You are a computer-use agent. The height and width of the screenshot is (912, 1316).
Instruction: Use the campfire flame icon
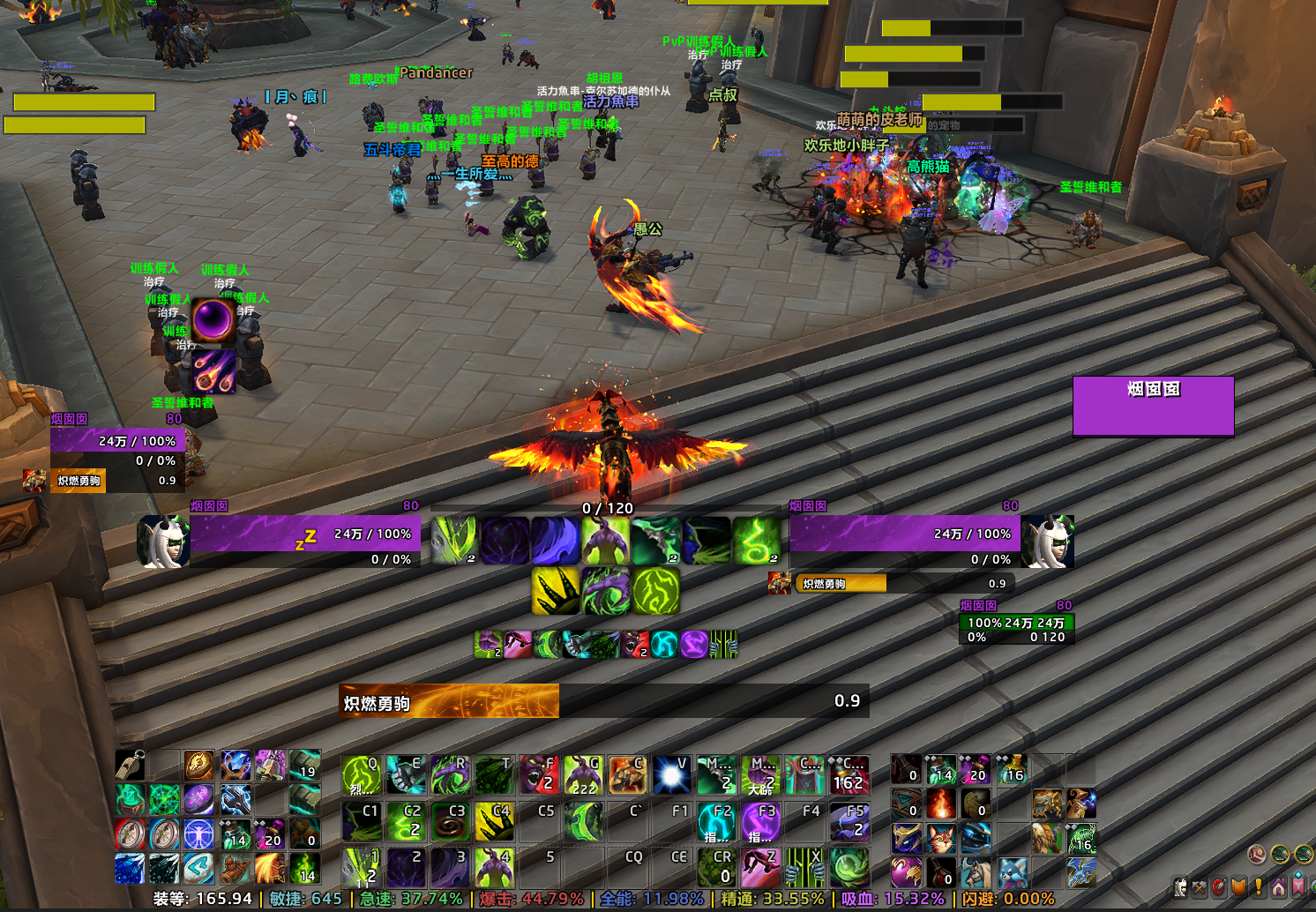pos(940,804)
